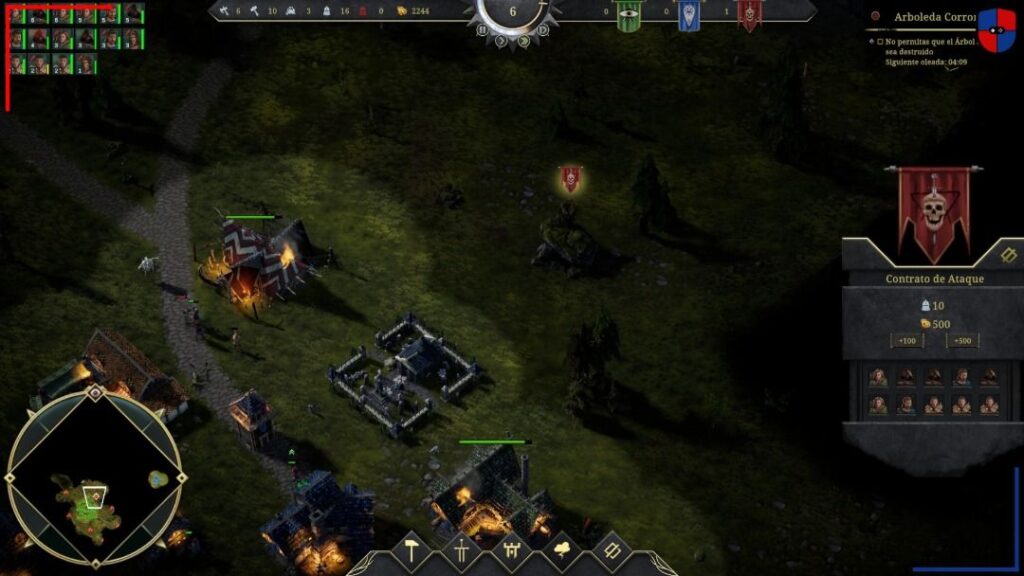The image size is (1024, 576).
Task: Open the castle gate defenses menu
Action: (511, 551)
